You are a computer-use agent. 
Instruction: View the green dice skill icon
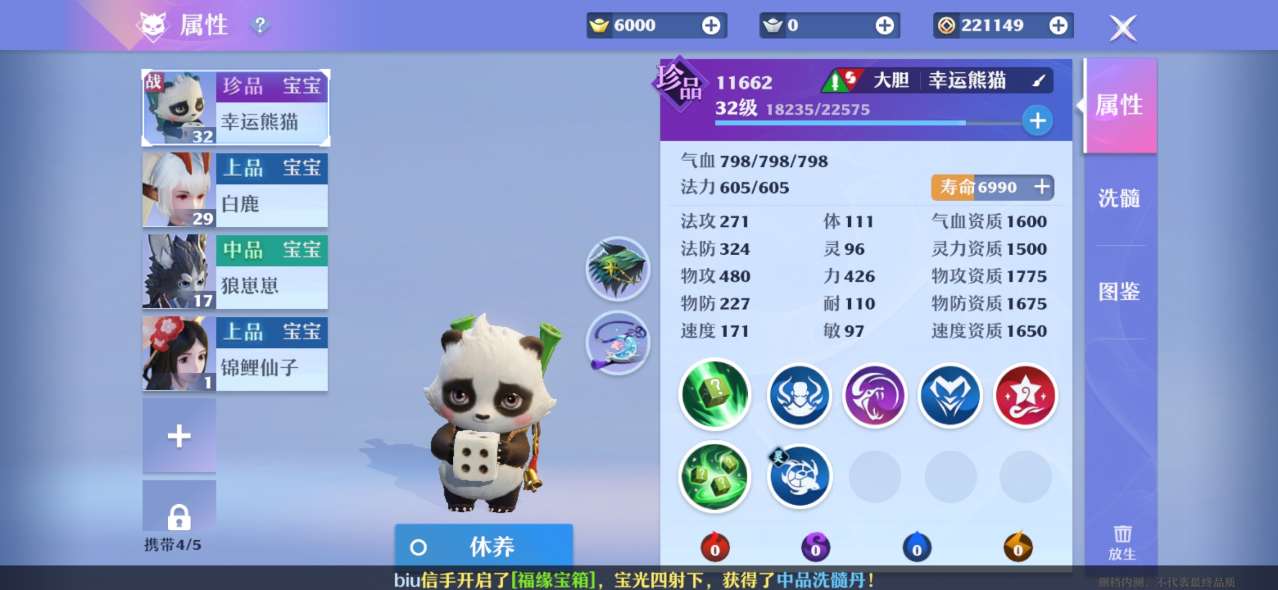click(x=714, y=395)
